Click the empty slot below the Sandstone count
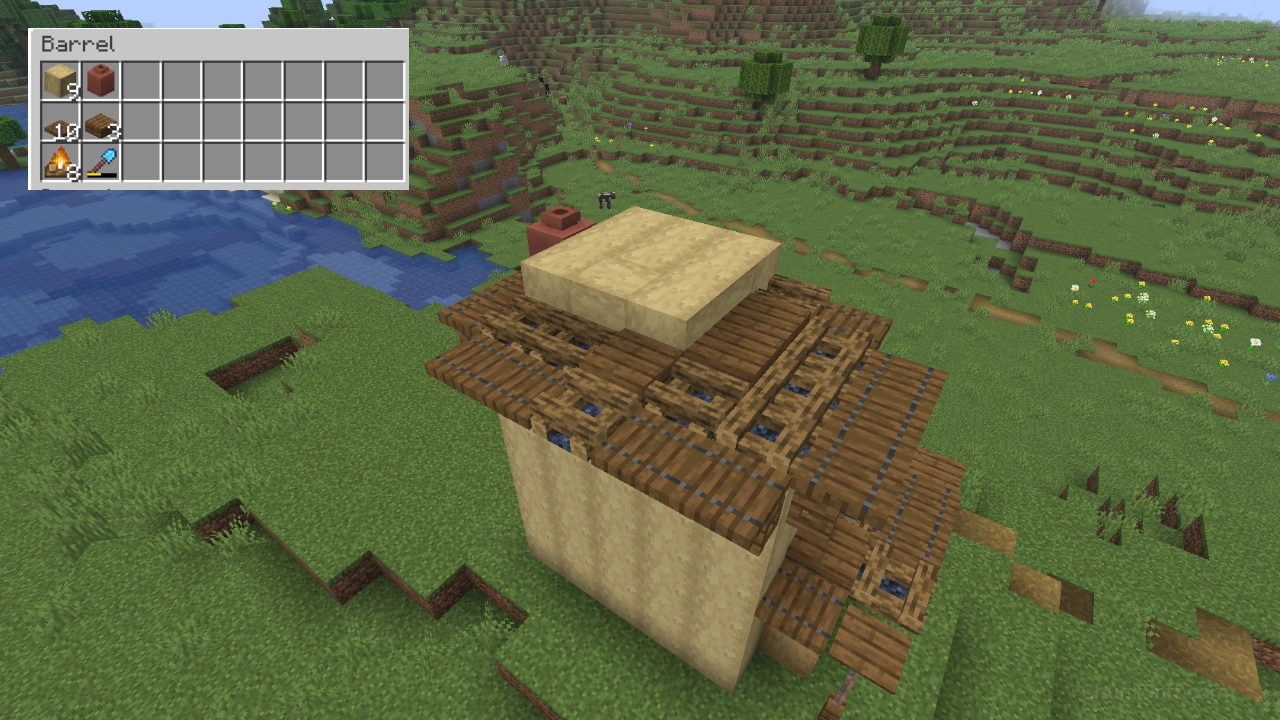The width and height of the screenshot is (1280, 720). [x=58, y=122]
